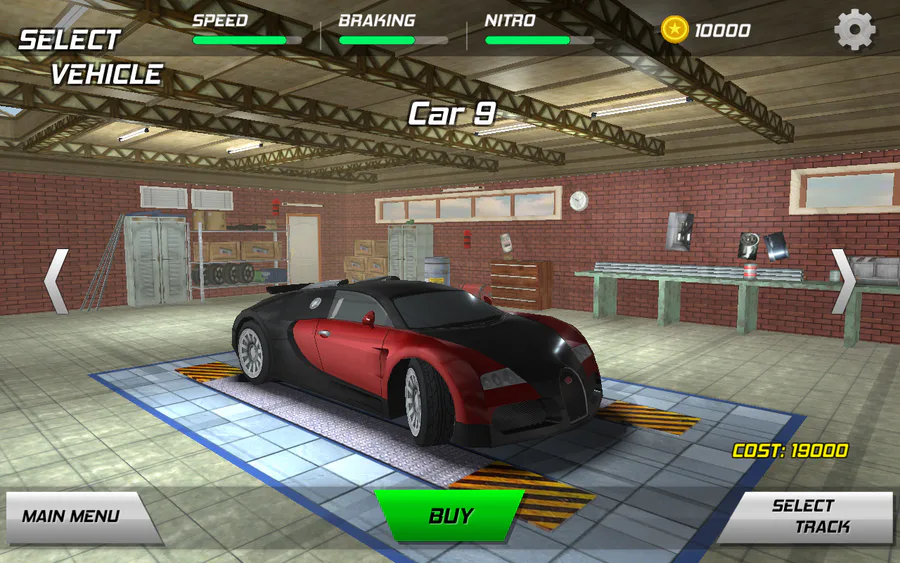The width and height of the screenshot is (900, 563).
Task: Show the next vehicle with right arrow
Action: pos(843,281)
